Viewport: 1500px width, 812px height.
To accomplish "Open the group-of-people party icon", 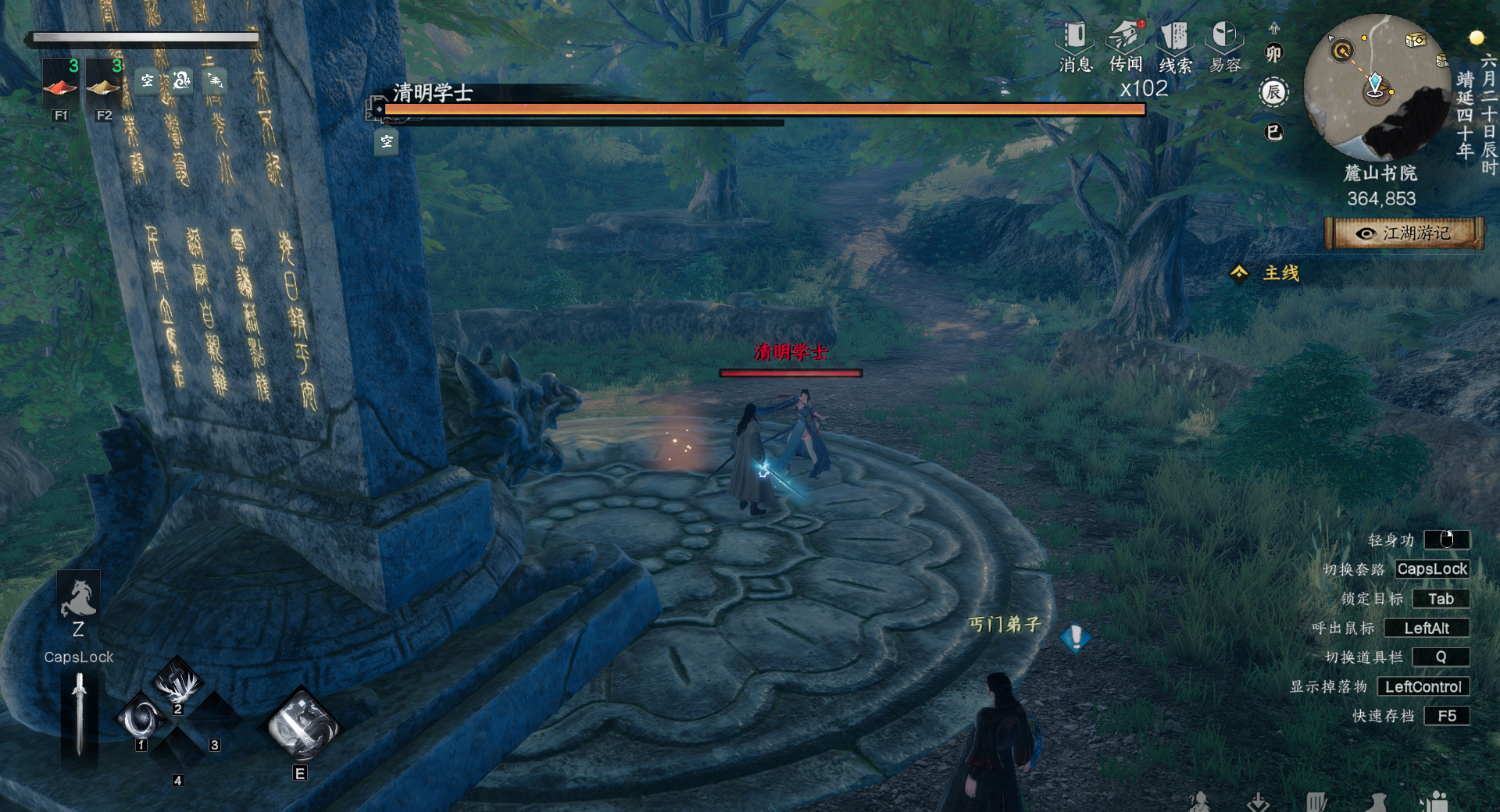I will [x=1434, y=802].
